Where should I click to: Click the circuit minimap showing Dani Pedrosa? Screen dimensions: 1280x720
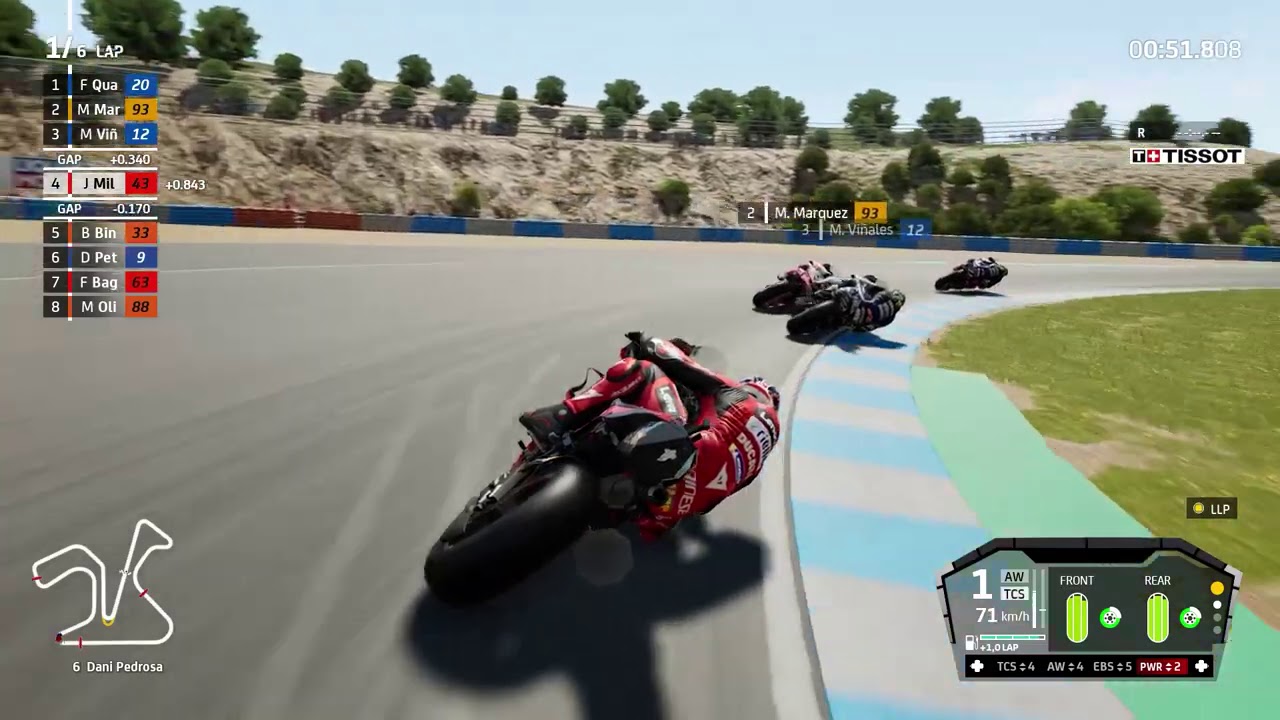[105, 585]
